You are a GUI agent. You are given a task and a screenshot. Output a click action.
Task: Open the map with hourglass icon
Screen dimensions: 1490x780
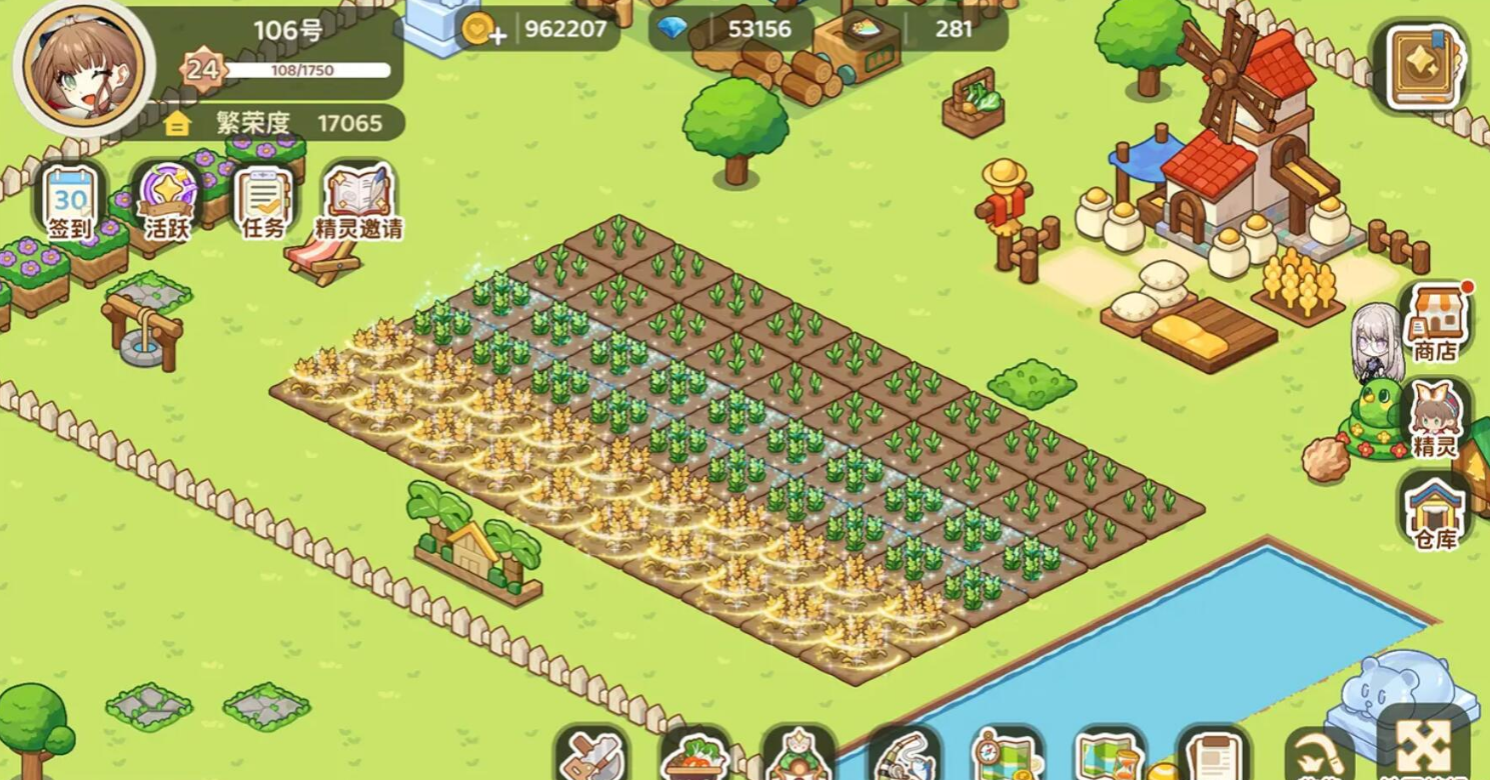coord(1110,756)
